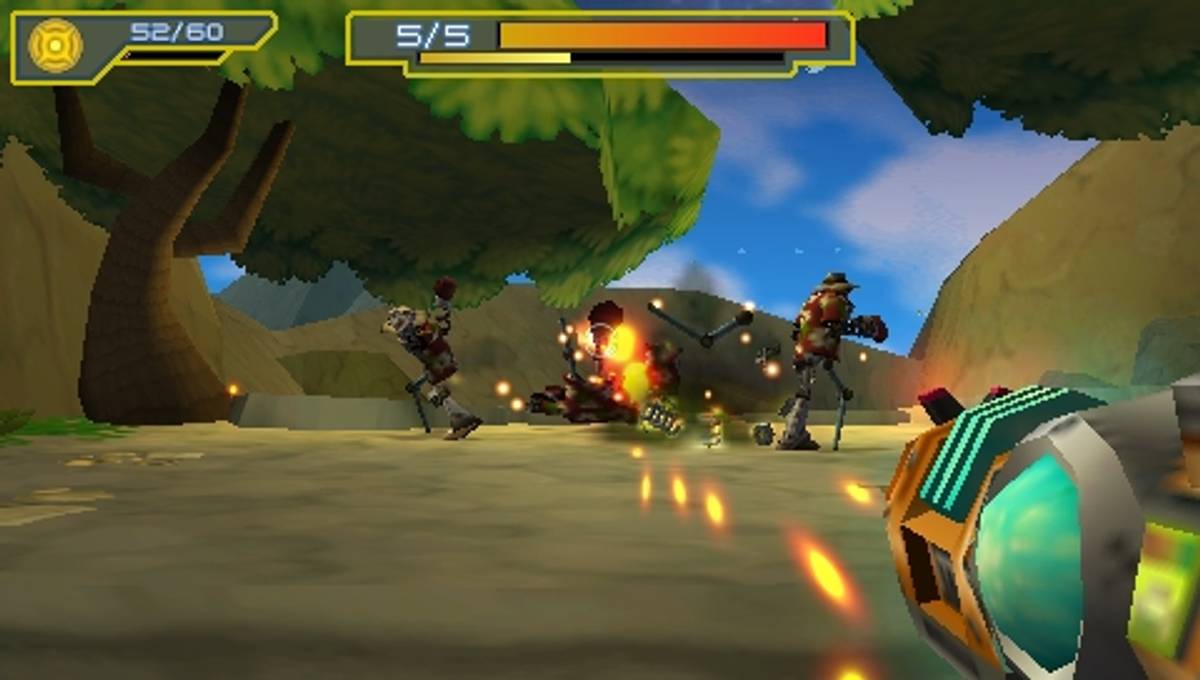
Task: Click the yellow weapon icon beside the ammo count
Action: [x=54, y=45]
